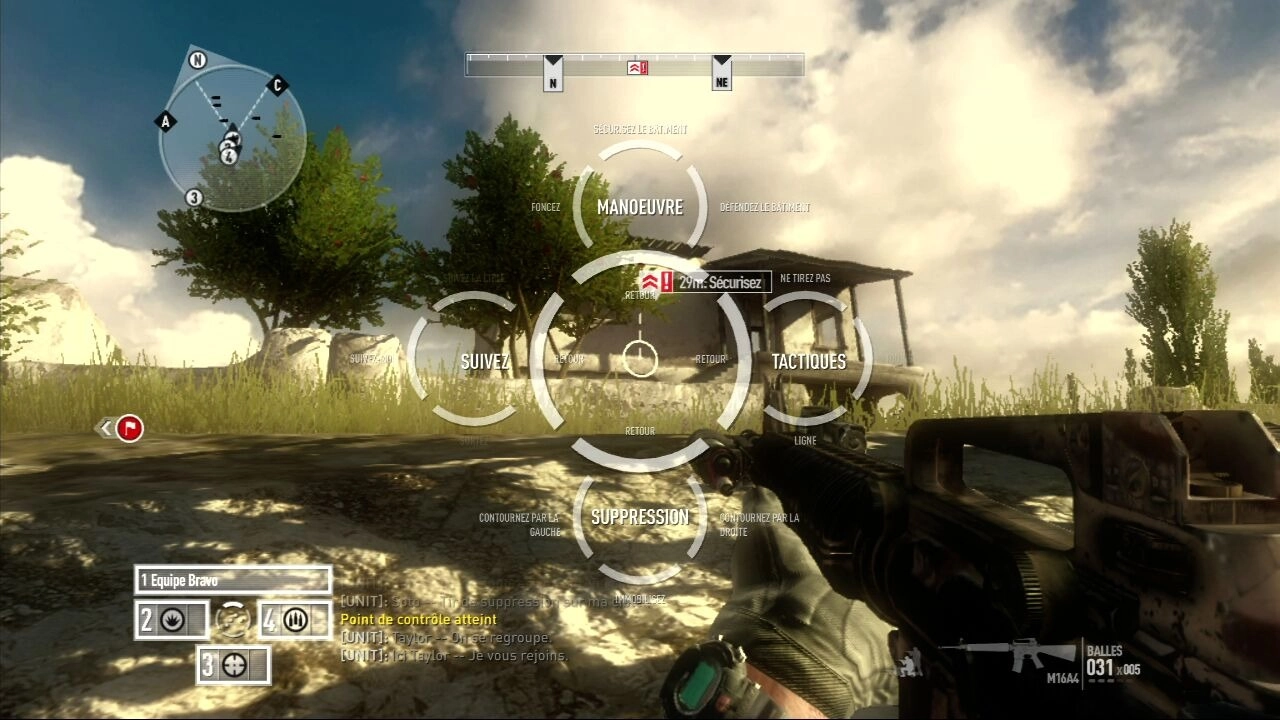Click the central command wheel crosshair
The height and width of the screenshot is (720, 1280).
(640, 358)
